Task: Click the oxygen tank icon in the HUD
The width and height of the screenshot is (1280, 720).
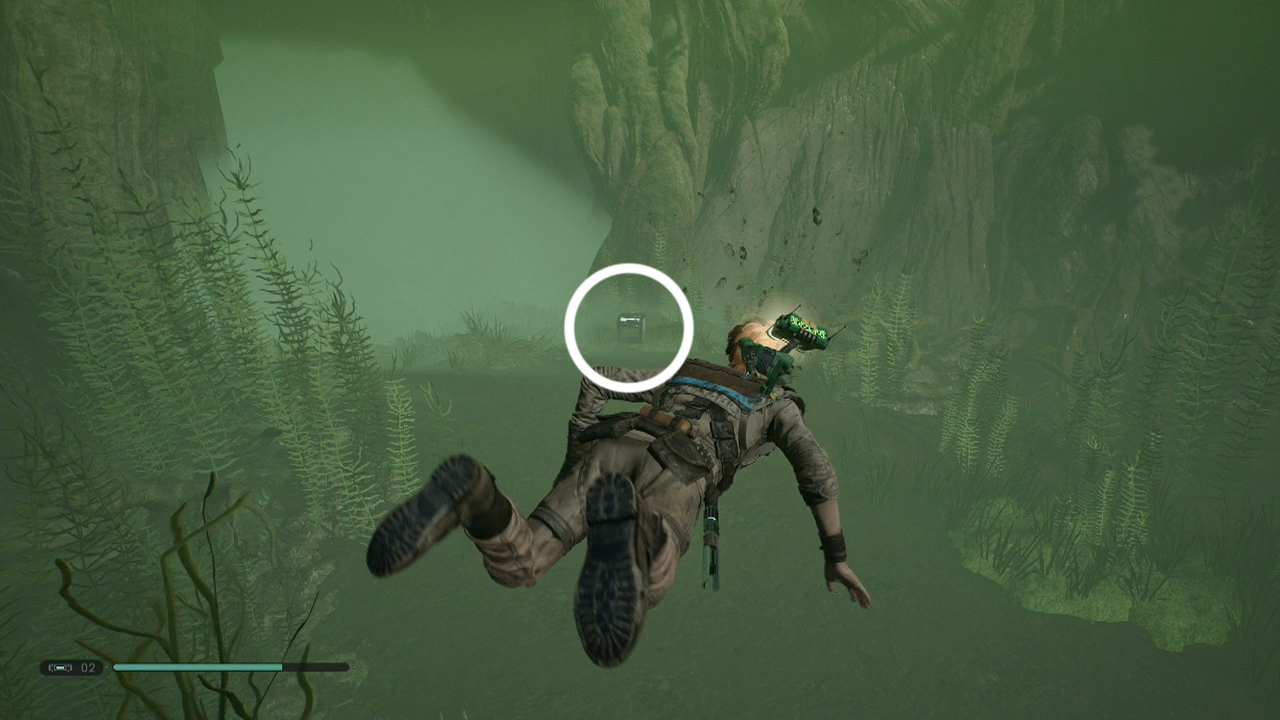Action: point(62,667)
